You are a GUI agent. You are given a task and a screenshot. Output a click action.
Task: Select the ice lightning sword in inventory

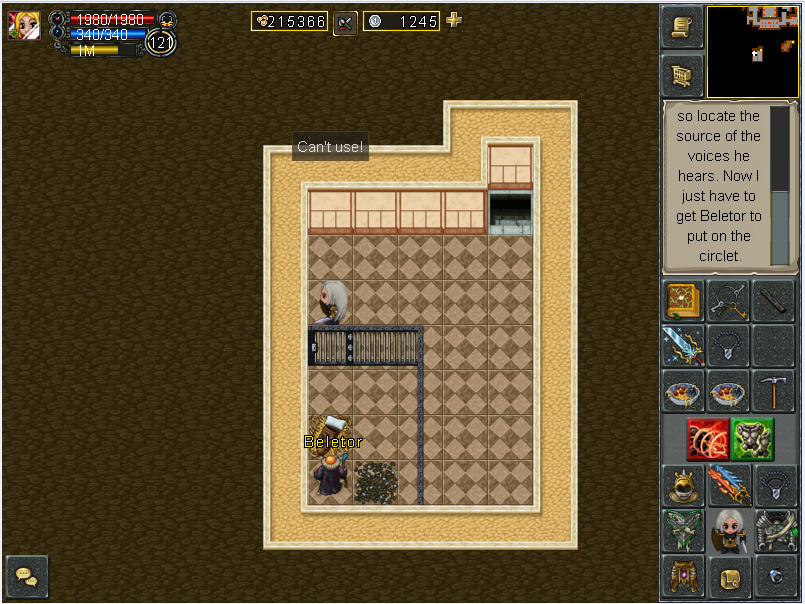coord(682,346)
